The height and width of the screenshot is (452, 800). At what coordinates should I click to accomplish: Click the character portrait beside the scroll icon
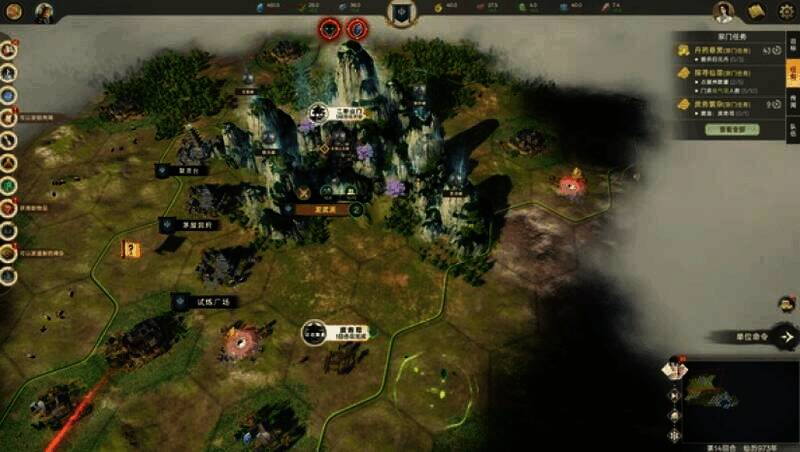point(723,12)
